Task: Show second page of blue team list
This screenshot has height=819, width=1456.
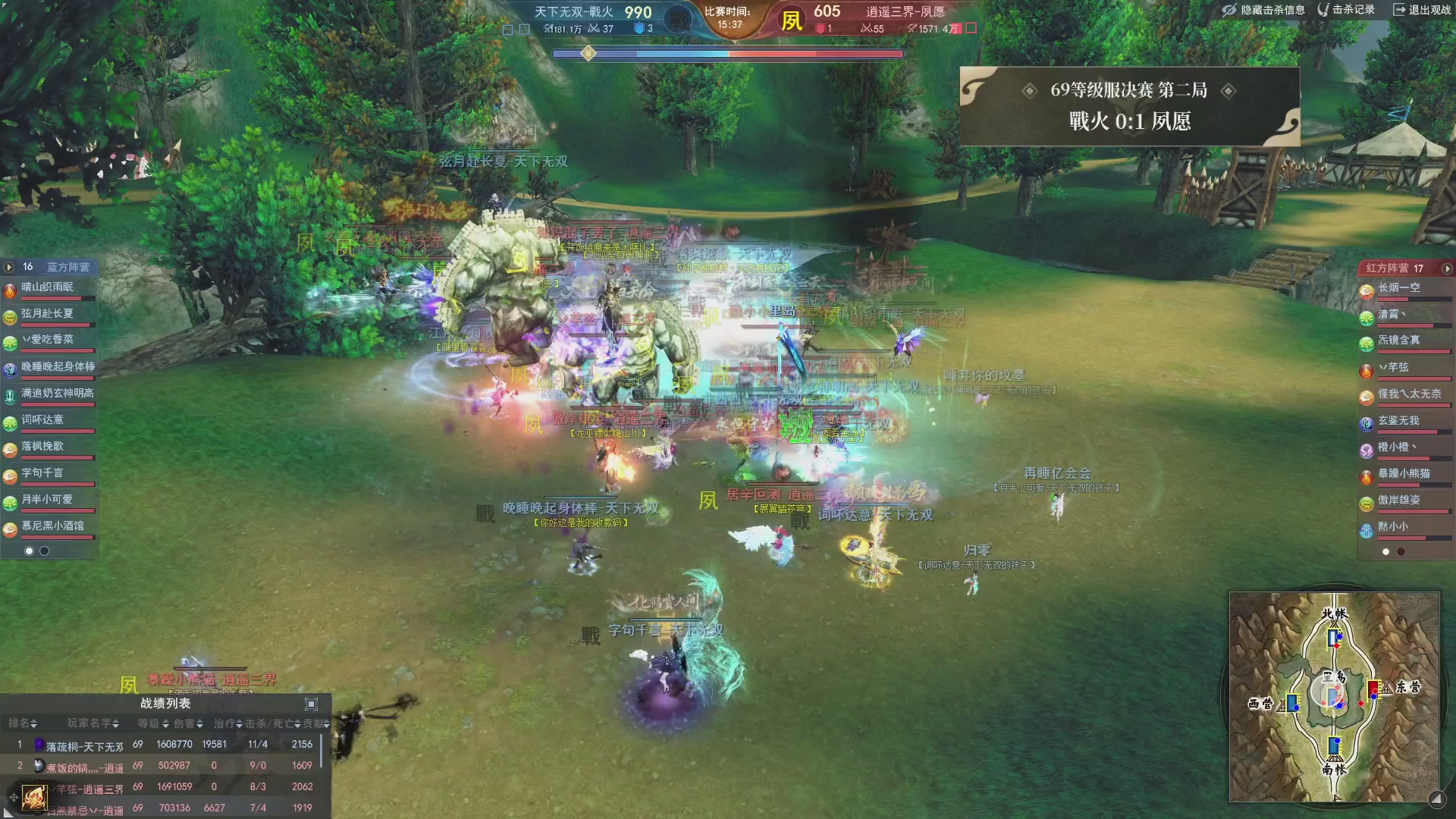Action: 45,551
